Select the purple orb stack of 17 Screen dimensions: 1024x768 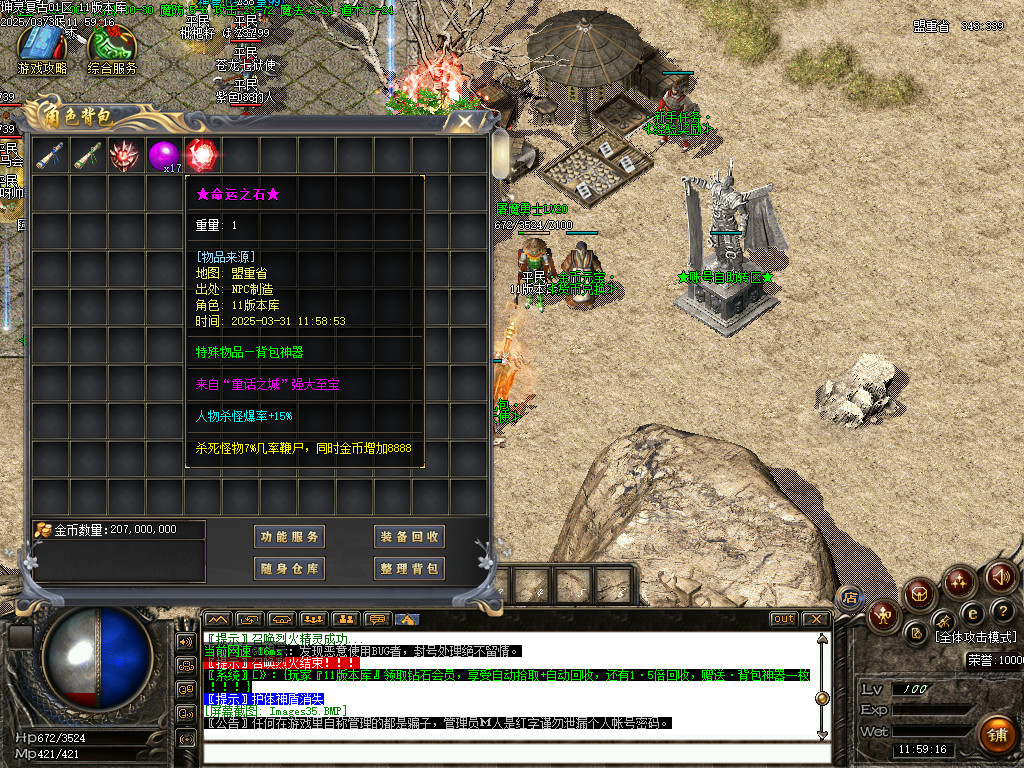click(163, 155)
